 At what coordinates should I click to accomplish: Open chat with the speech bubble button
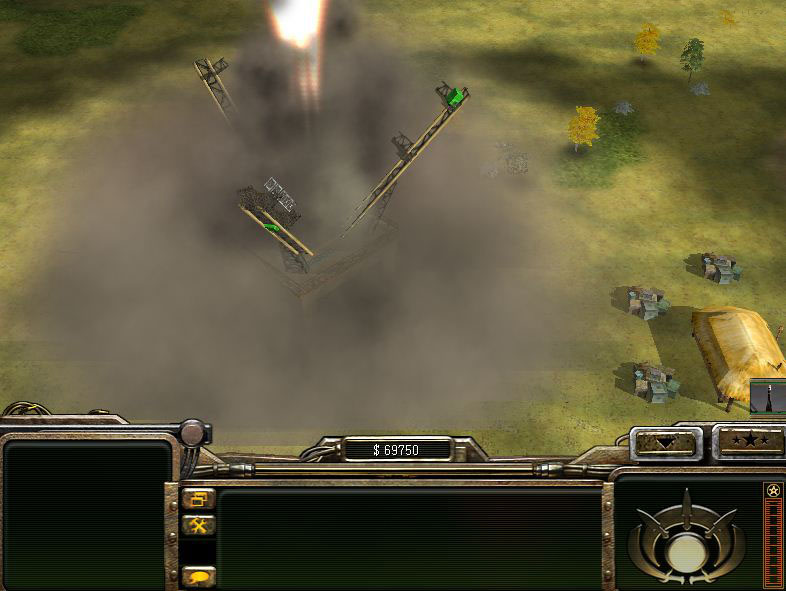199,576
